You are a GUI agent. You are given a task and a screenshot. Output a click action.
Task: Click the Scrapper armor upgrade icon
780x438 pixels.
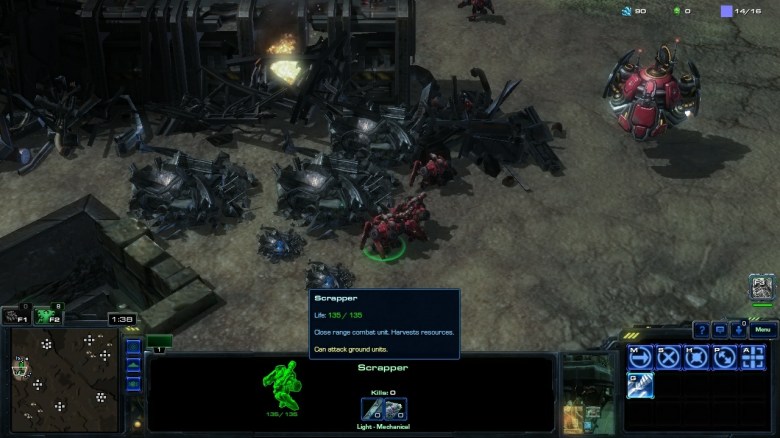395,408
